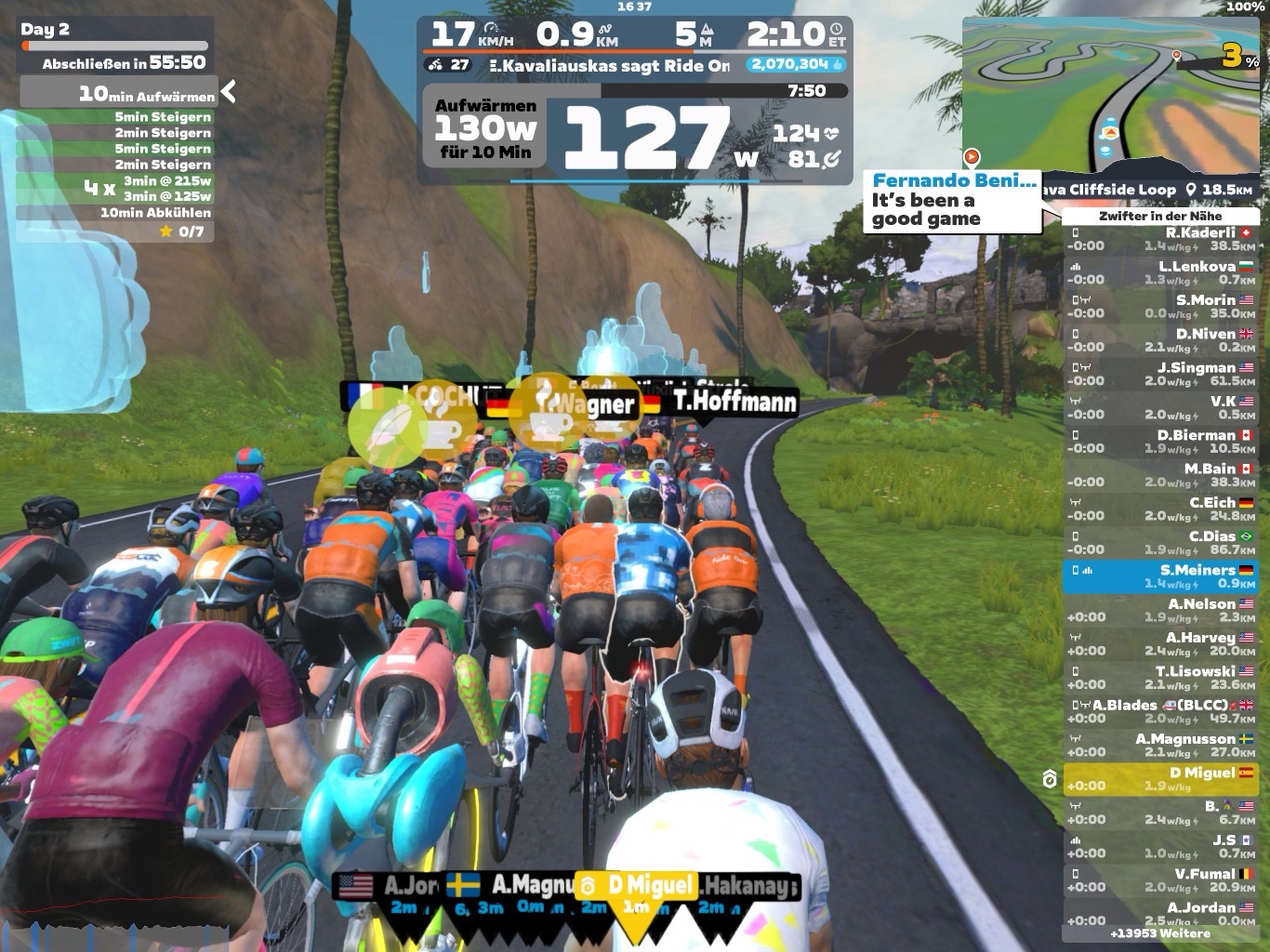The height and width of the screenshot is (952, 1270).
Task: Select S.Morin in the nearby list
Action: [x=1160, y=306]
